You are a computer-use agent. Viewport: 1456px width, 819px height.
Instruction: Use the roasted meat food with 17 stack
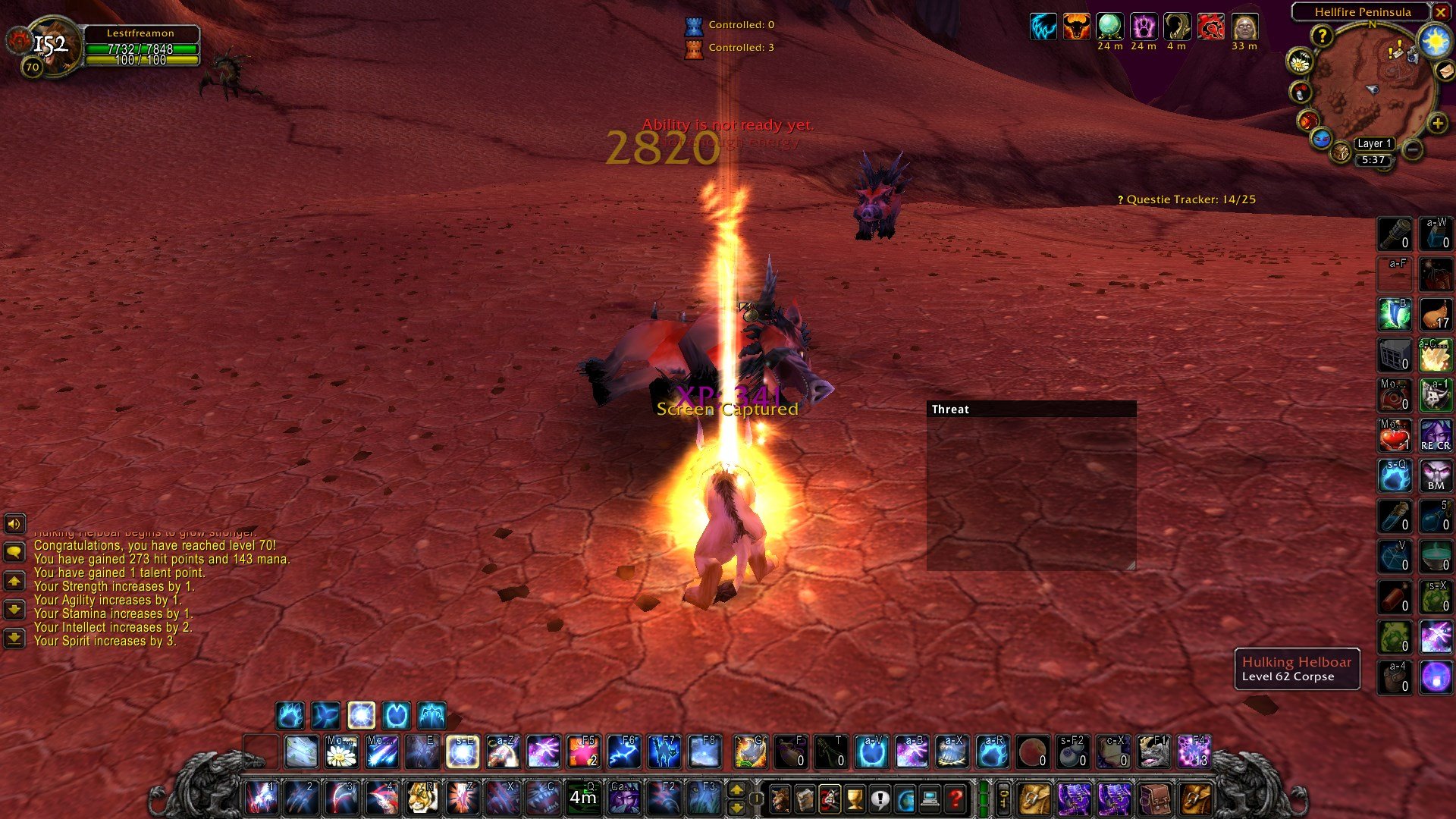[1436, 314]
